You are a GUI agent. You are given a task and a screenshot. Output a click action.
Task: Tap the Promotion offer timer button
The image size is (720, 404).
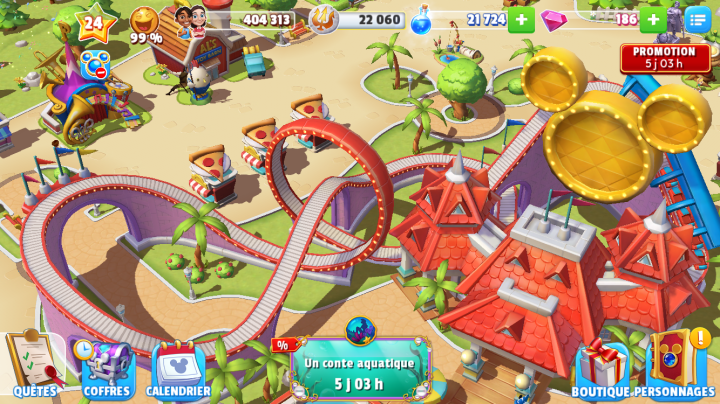click(665, 58)
